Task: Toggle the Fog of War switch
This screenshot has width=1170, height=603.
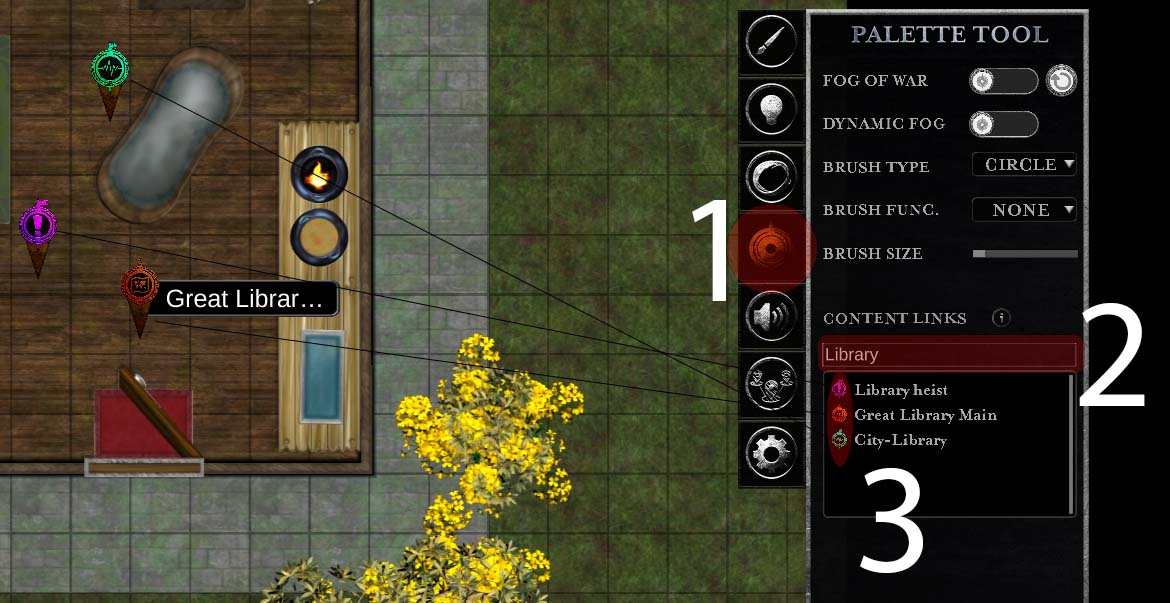Action: pyautogui.click(x=1003, y=81)
